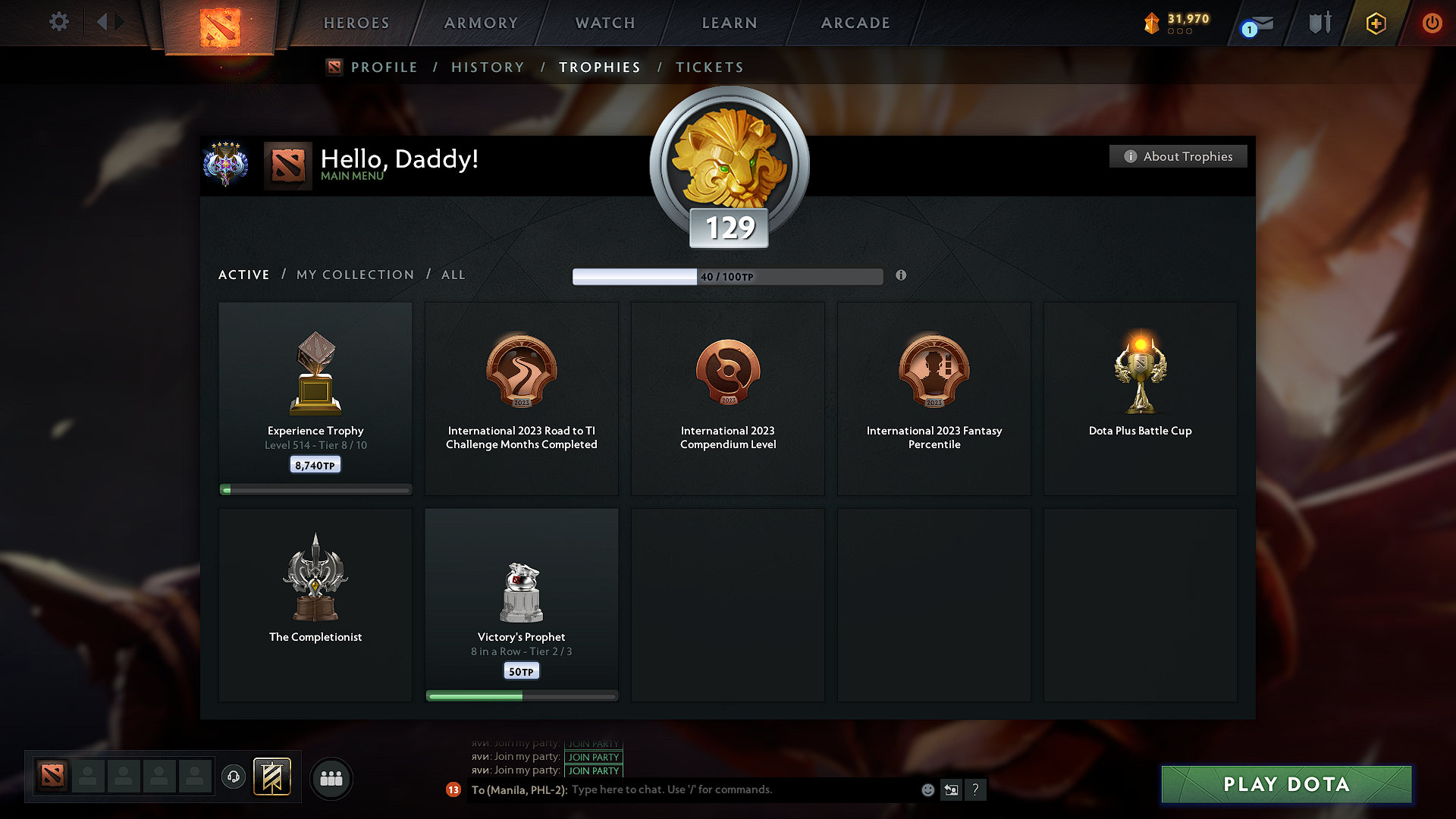Open the back navigation arrow
Viewport: 1456px width, 819px height.
[102, 22]
